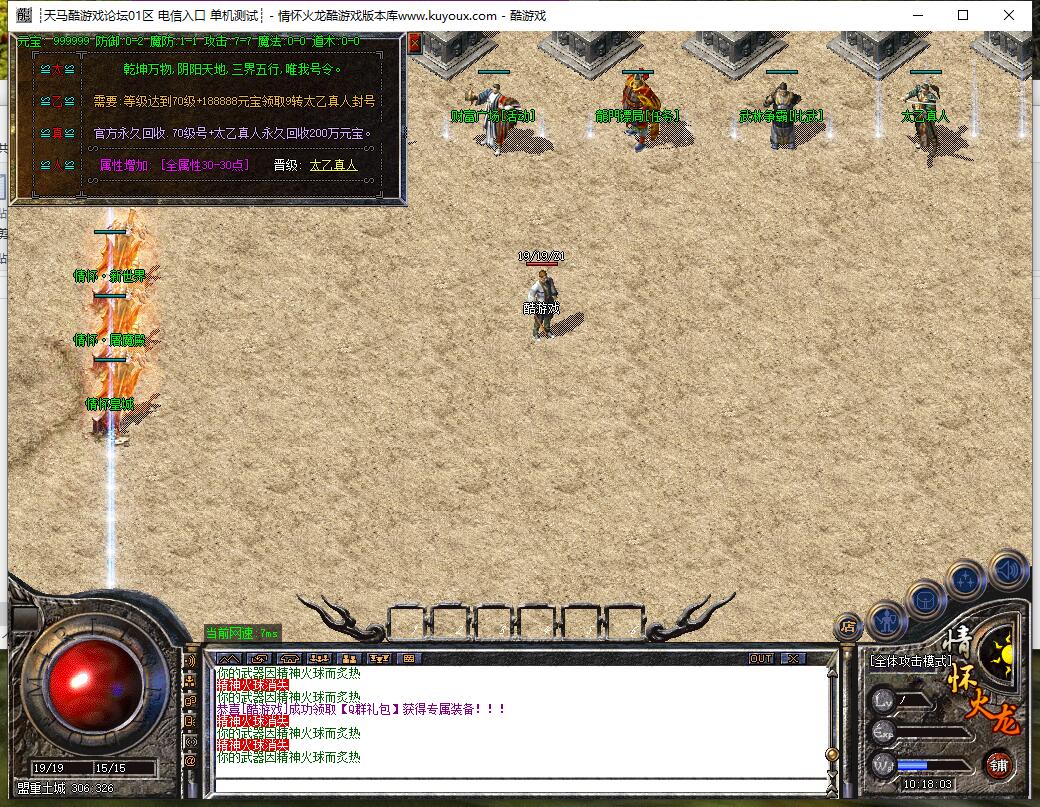
Task: Close the game window
Action: pyautogui.click(x=1009, y=15)
